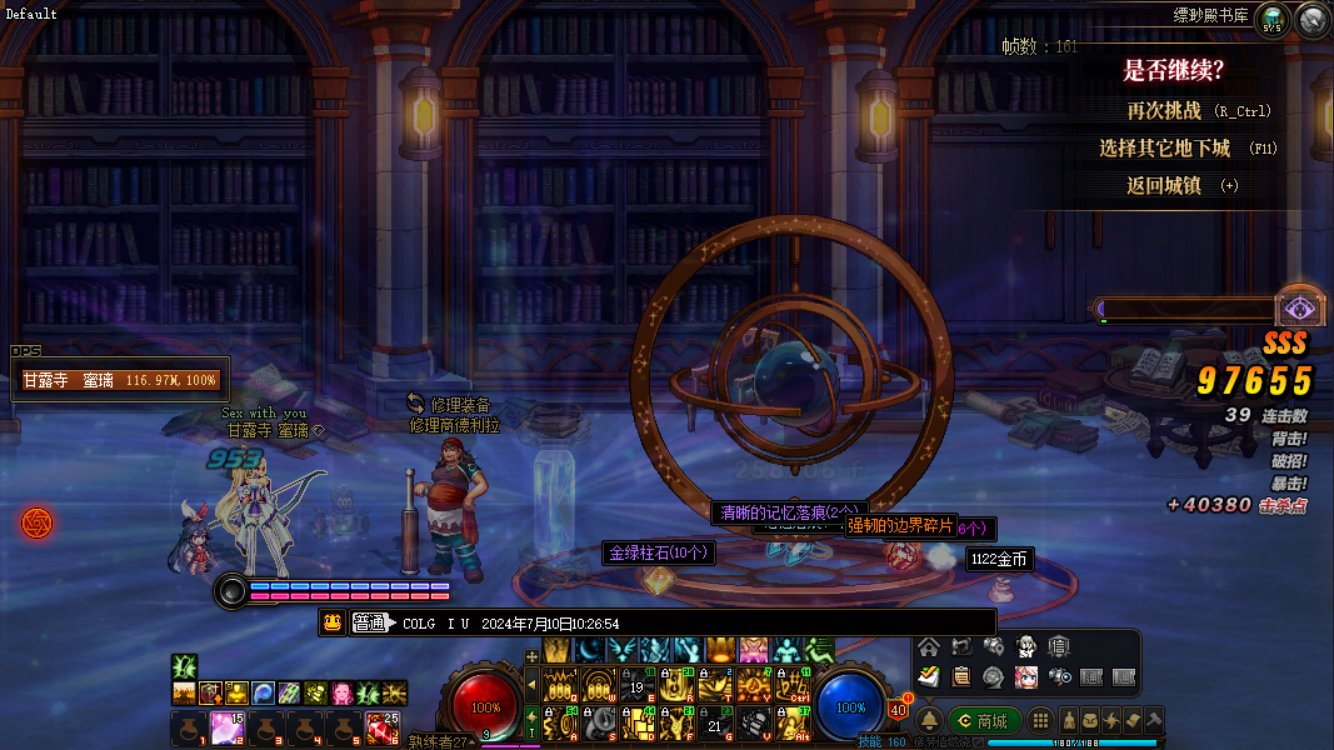Click the pink-haired girl portrait icon

point(1026,677)
